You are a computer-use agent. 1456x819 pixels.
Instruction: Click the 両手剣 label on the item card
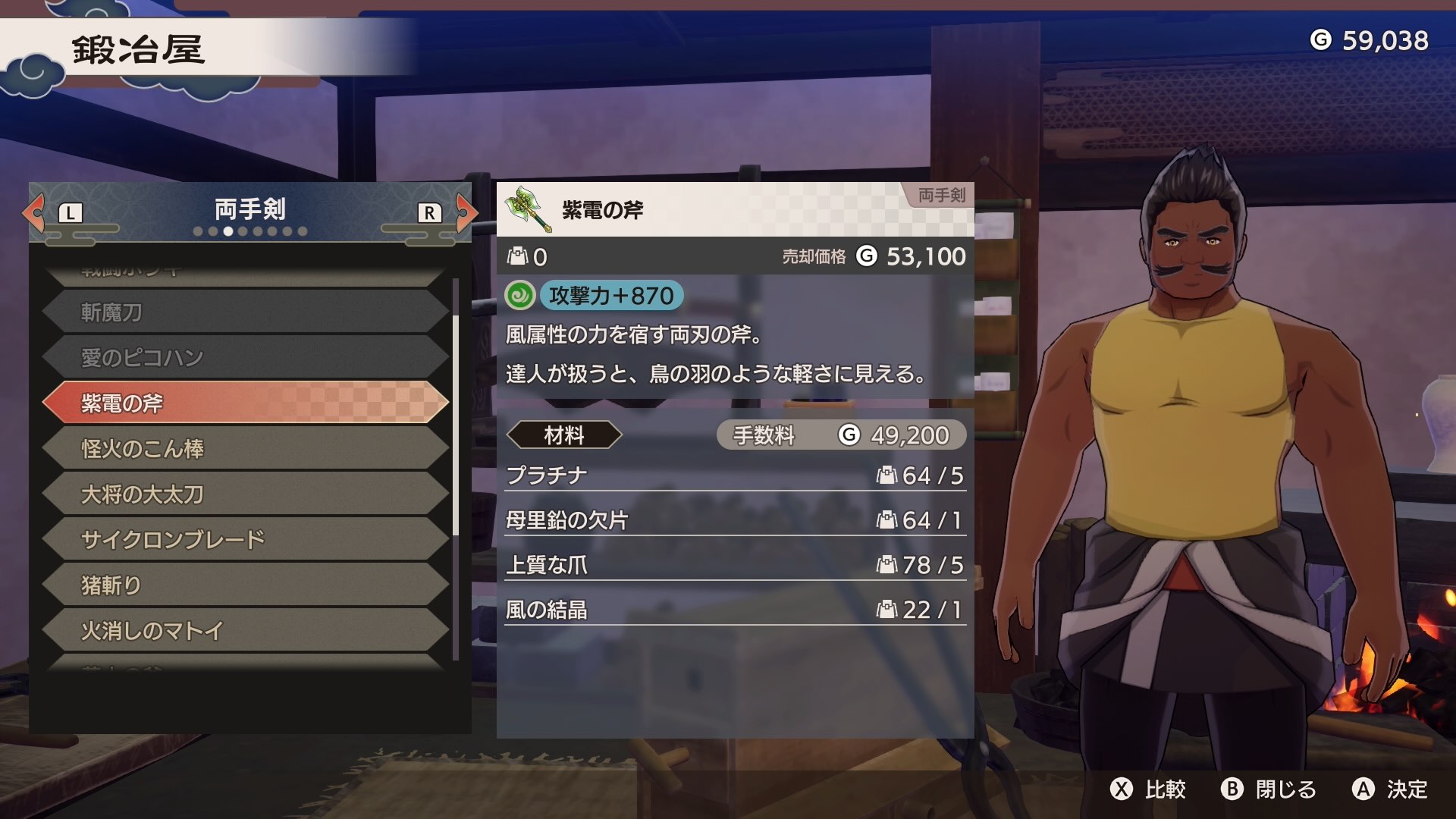point(940,196)
